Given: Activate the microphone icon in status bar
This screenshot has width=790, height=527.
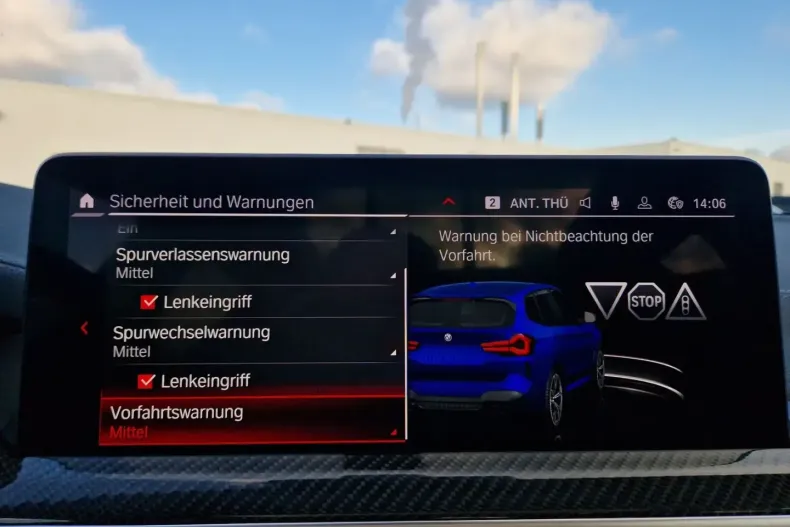Looking at the screenshot, I should [615, 203].
